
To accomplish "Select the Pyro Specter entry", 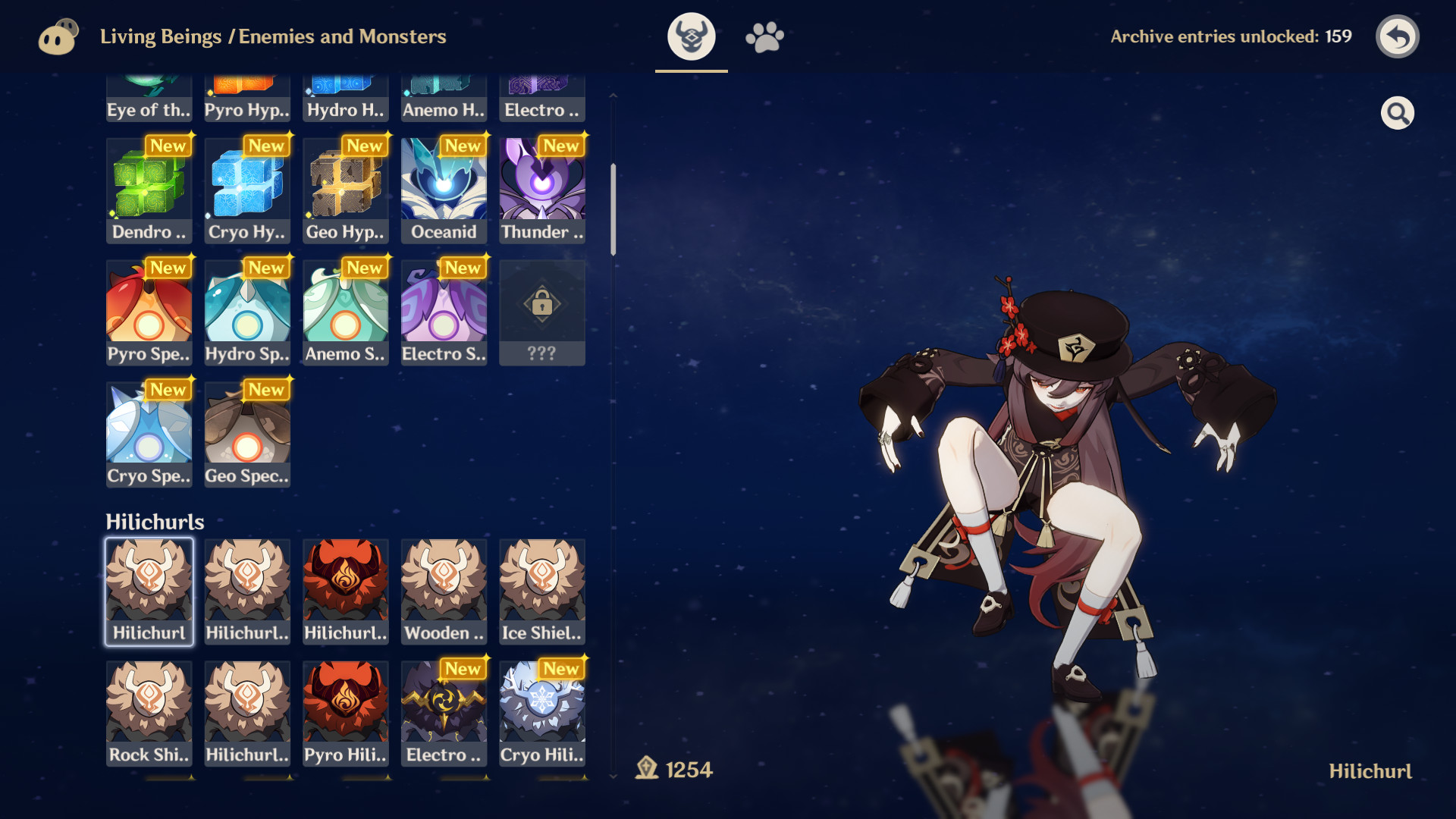I will click(149, 311).
